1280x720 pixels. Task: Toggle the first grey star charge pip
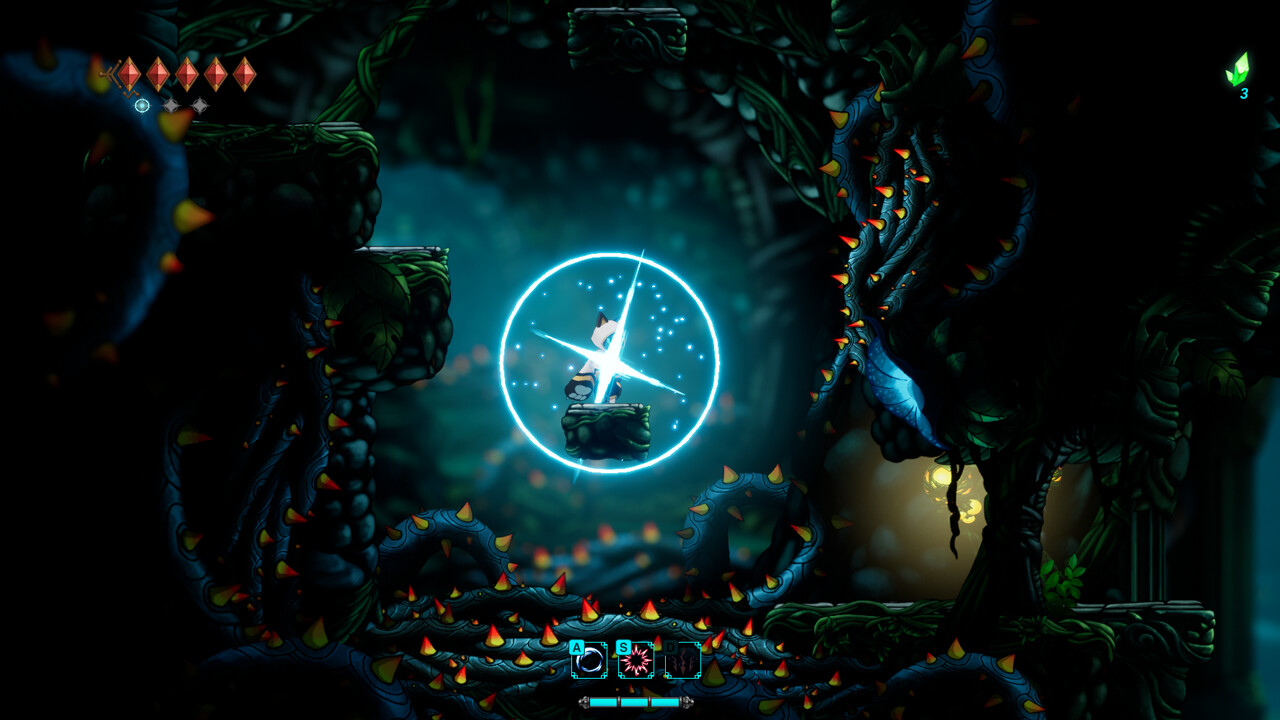(172, 106)
